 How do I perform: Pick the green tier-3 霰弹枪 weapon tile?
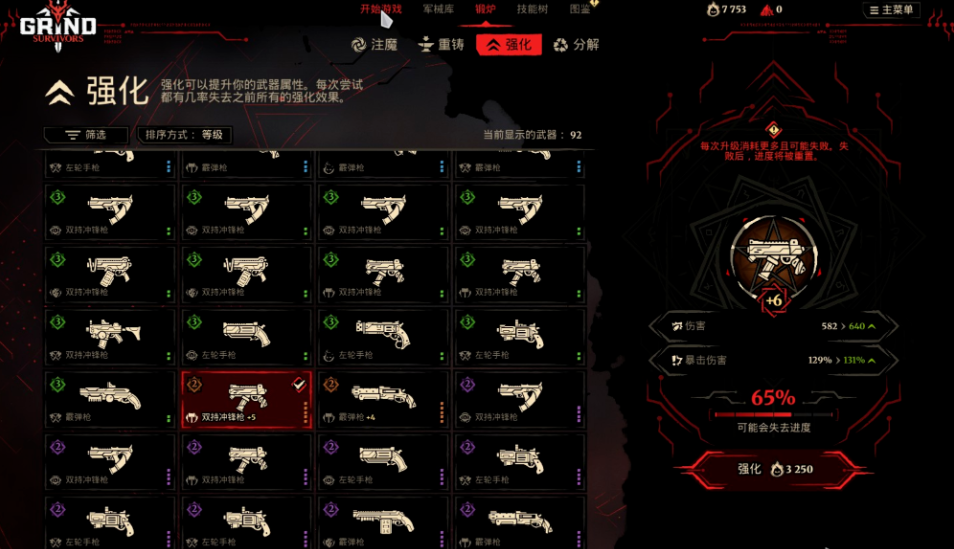(110, 400)
